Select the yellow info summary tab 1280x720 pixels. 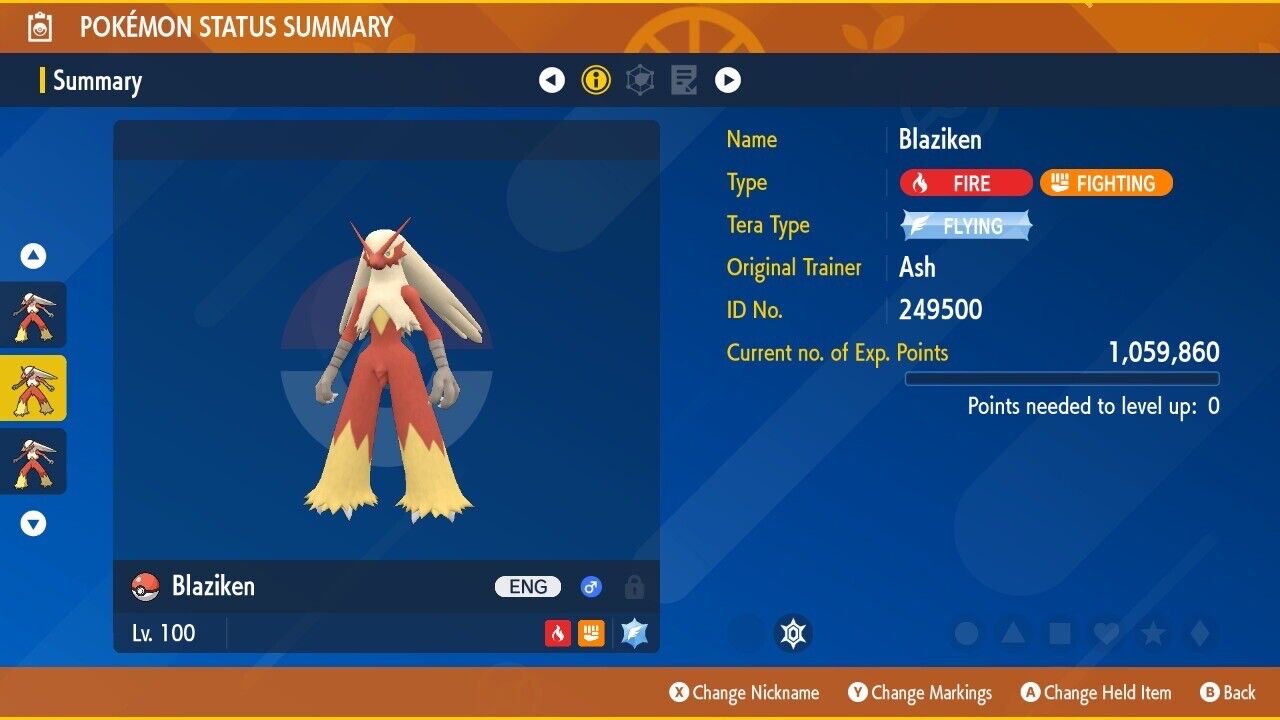(596, 80)
